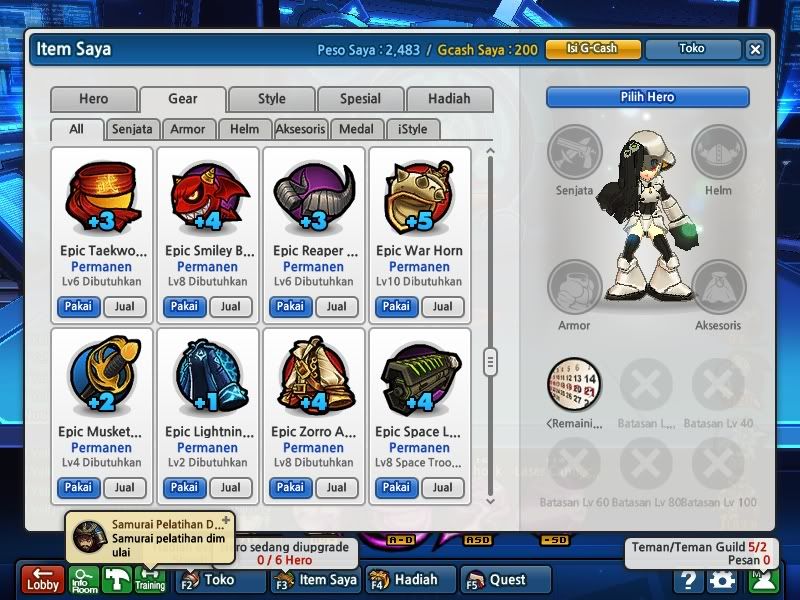Image resolution: width=800 pixels, height=600 pixels.
Task: Filter gear by Armor
Action: [188, 129]
